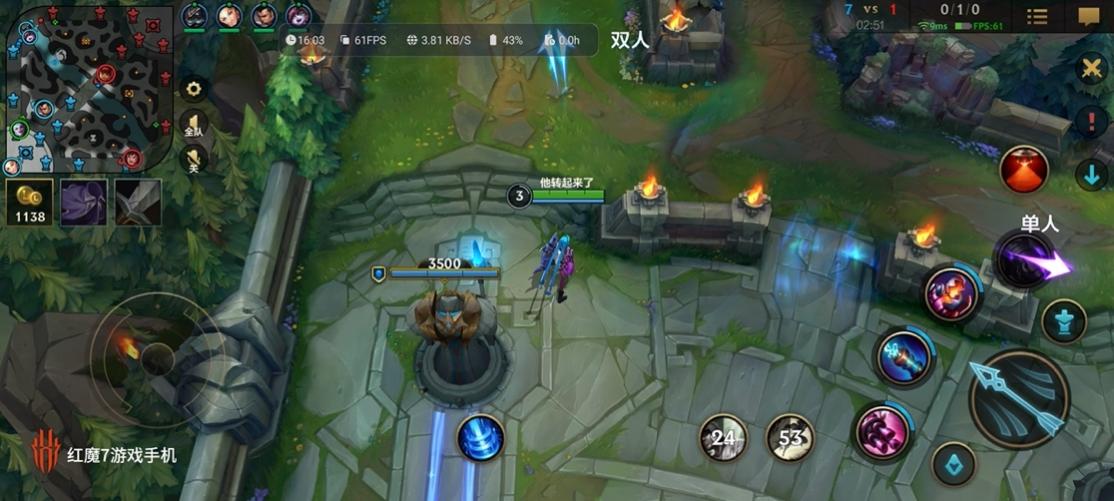
Task: Send the red exclamation danger ping
Action: 1090,122
